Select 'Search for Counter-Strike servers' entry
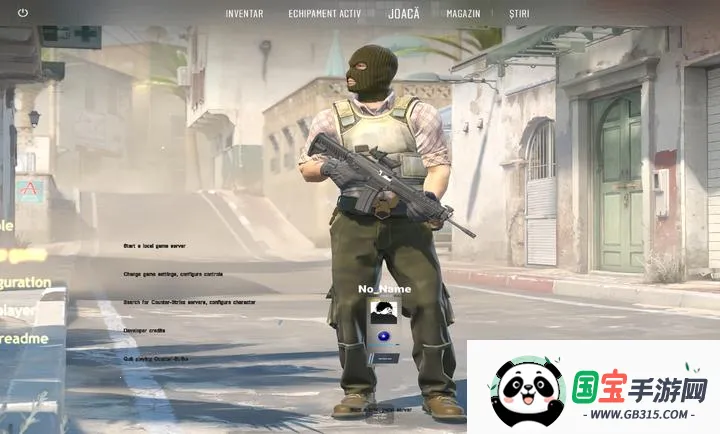 (189, 301)
